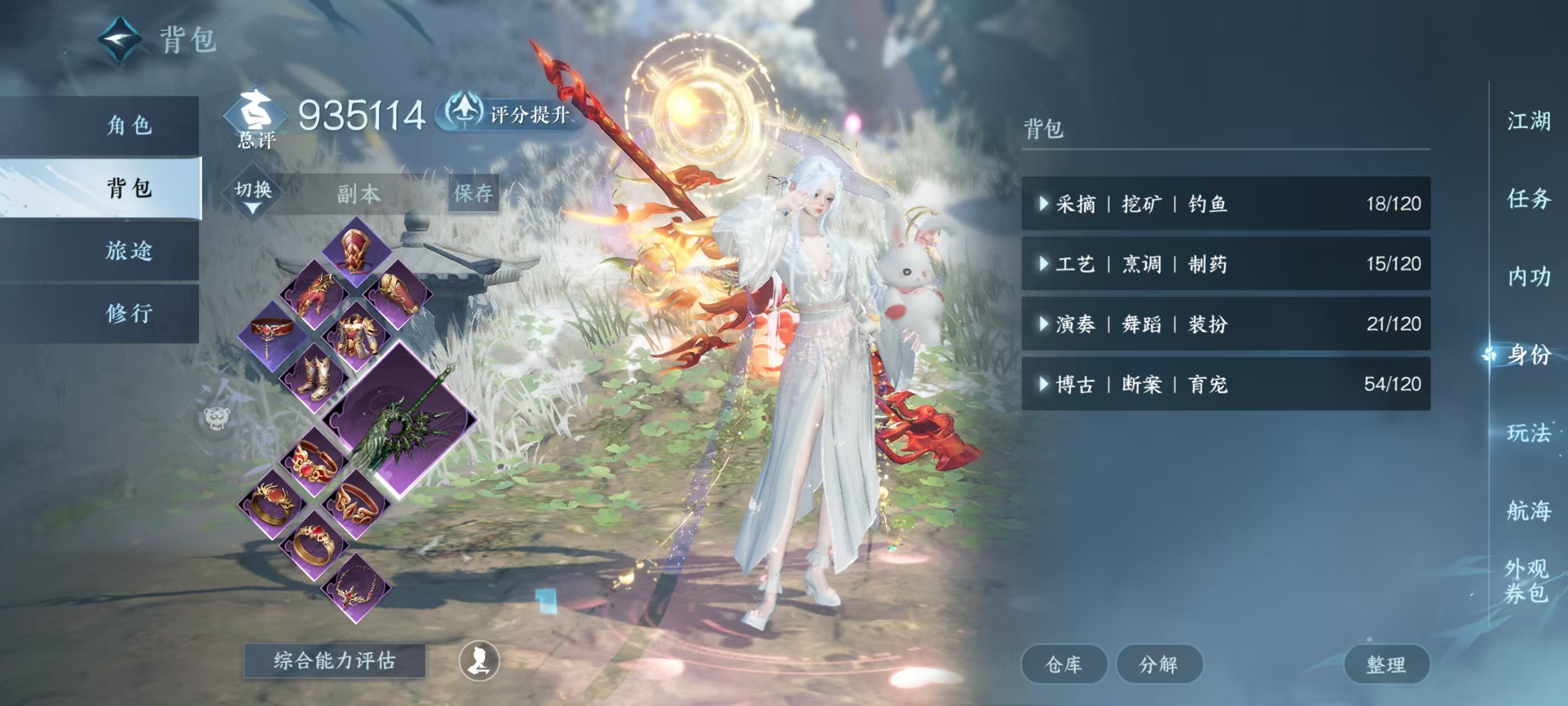Switch to the 江湖 bag category
Image resolution: width=1568 pixels, height=706 pixels.
coord(1528,121)
